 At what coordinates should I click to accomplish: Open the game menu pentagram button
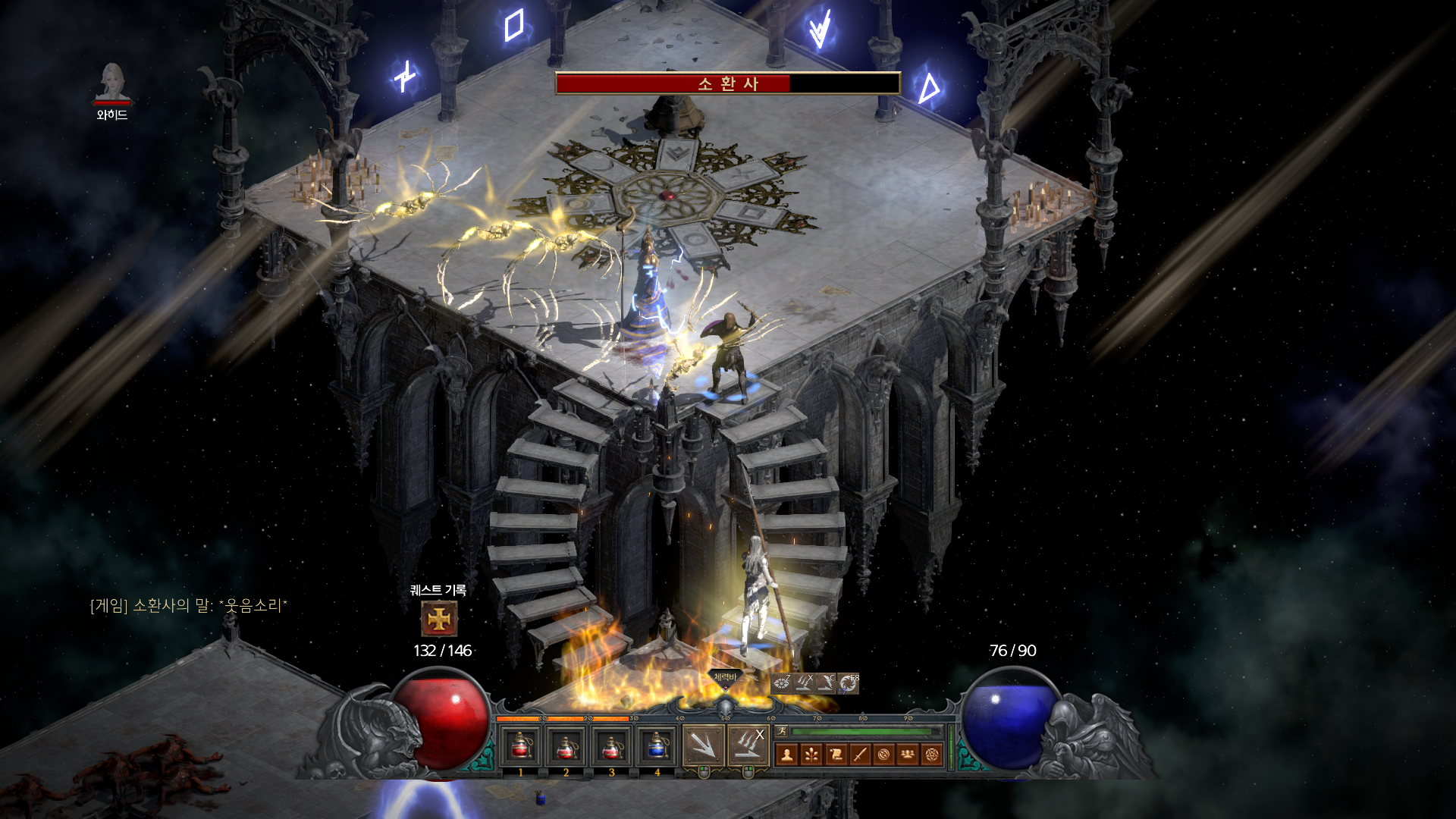(x=932, y=755)
